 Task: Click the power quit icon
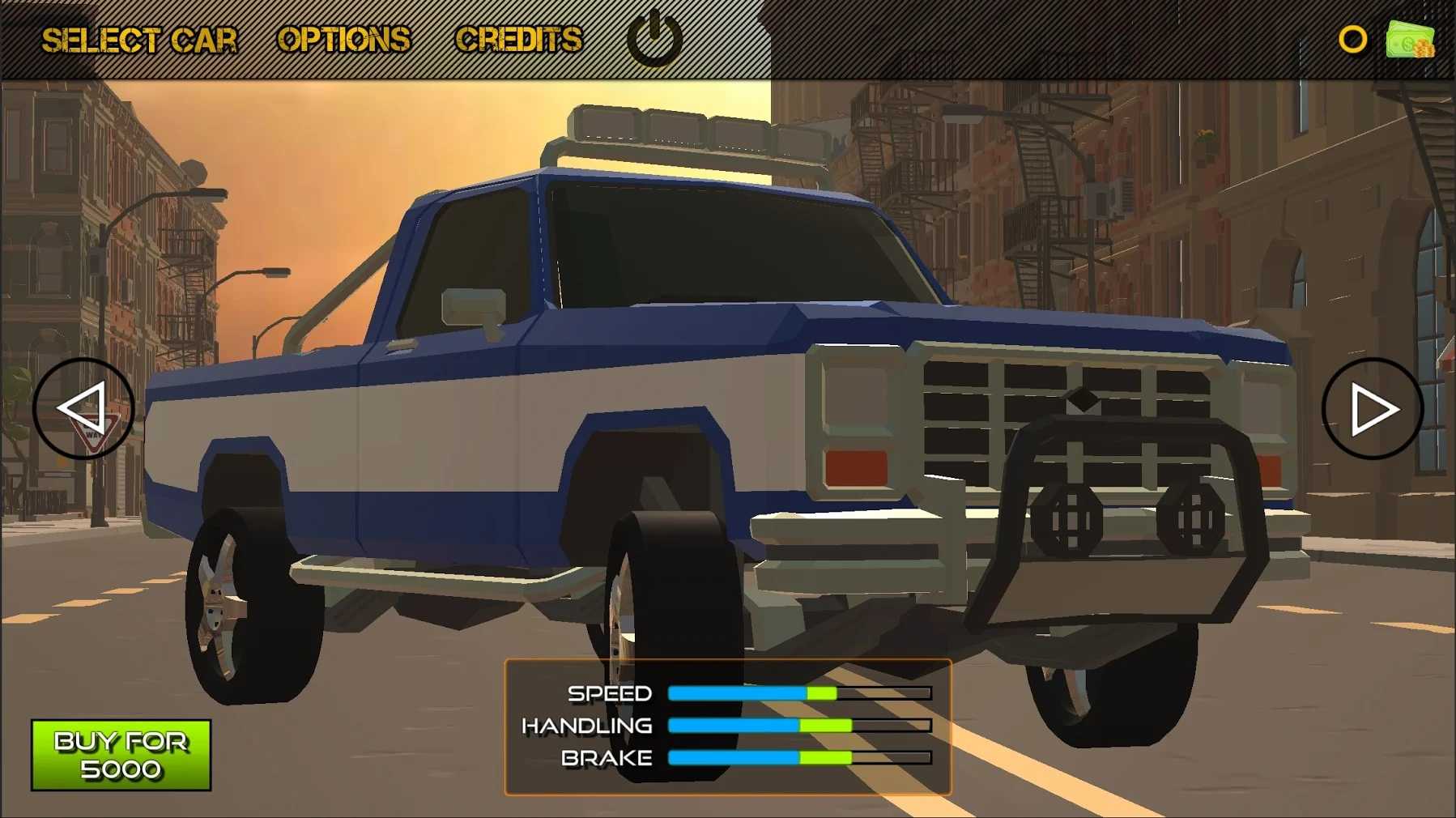(x=654, y=38)
